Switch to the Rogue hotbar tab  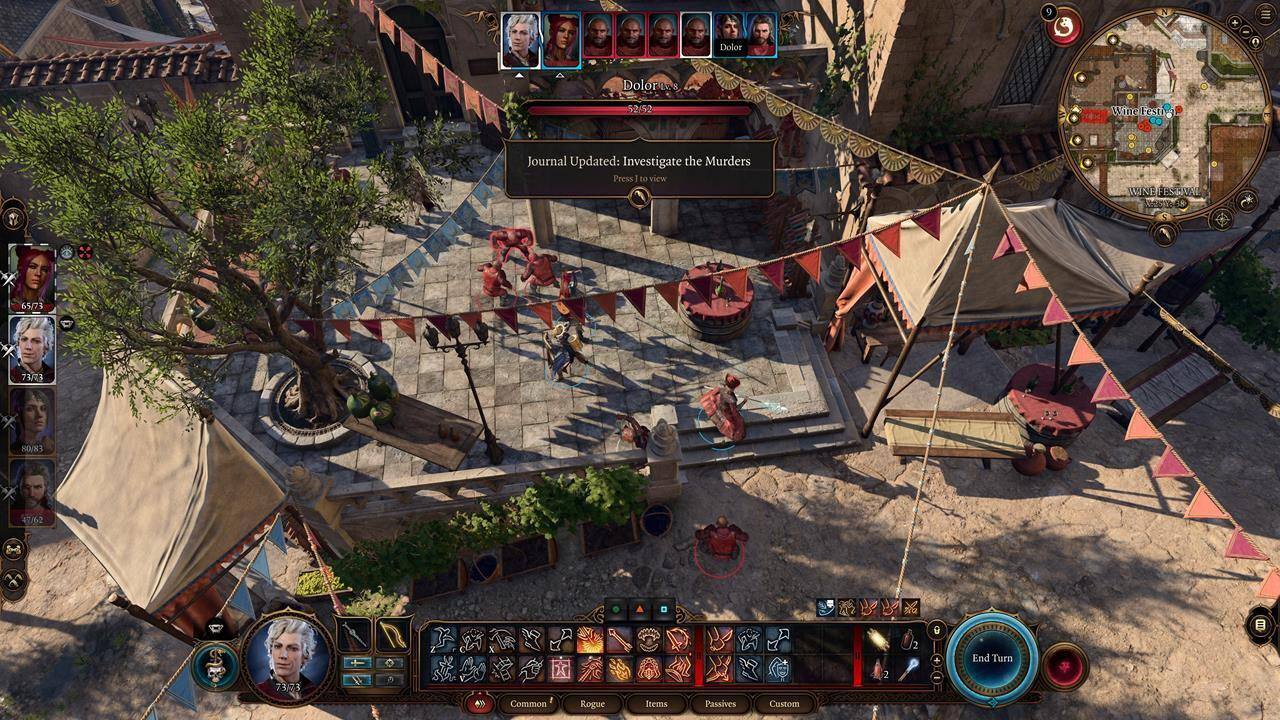pyautogui.click(x=592, y=704)
